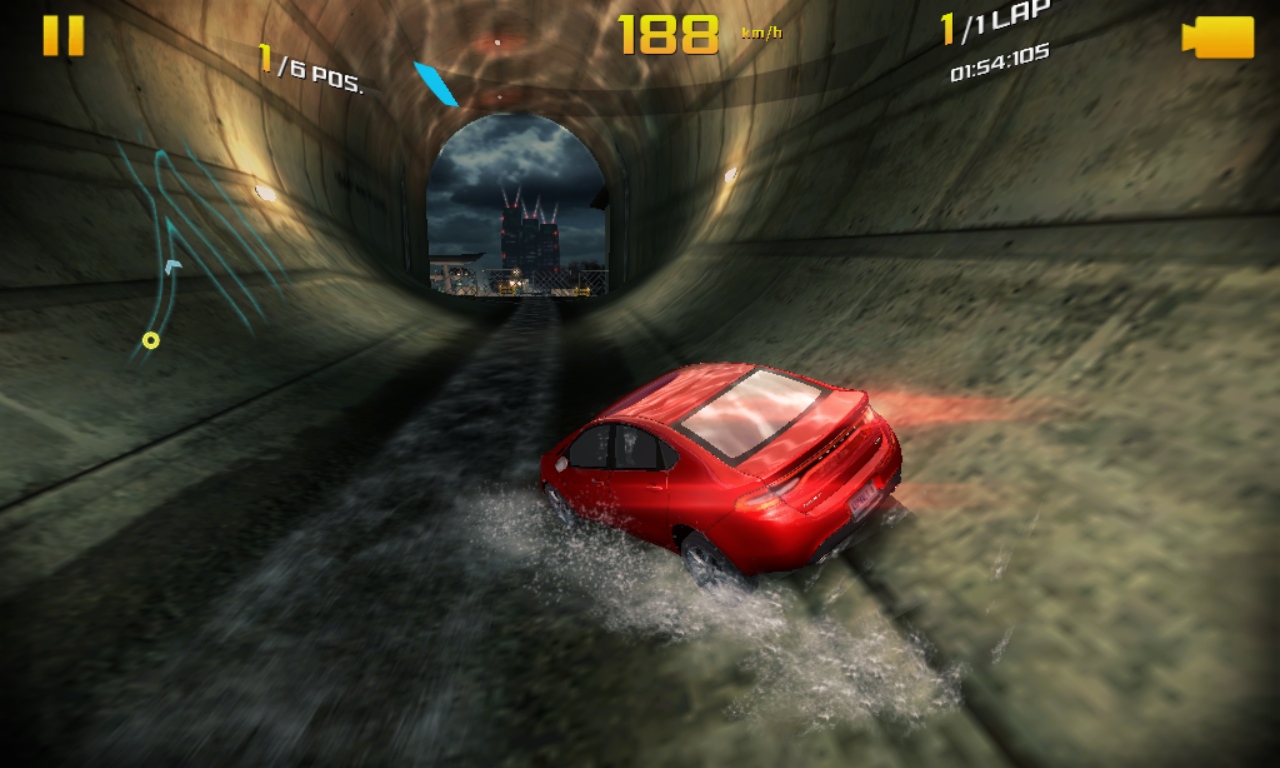Switch camera view with the camera icon

tap(1218, 37)
